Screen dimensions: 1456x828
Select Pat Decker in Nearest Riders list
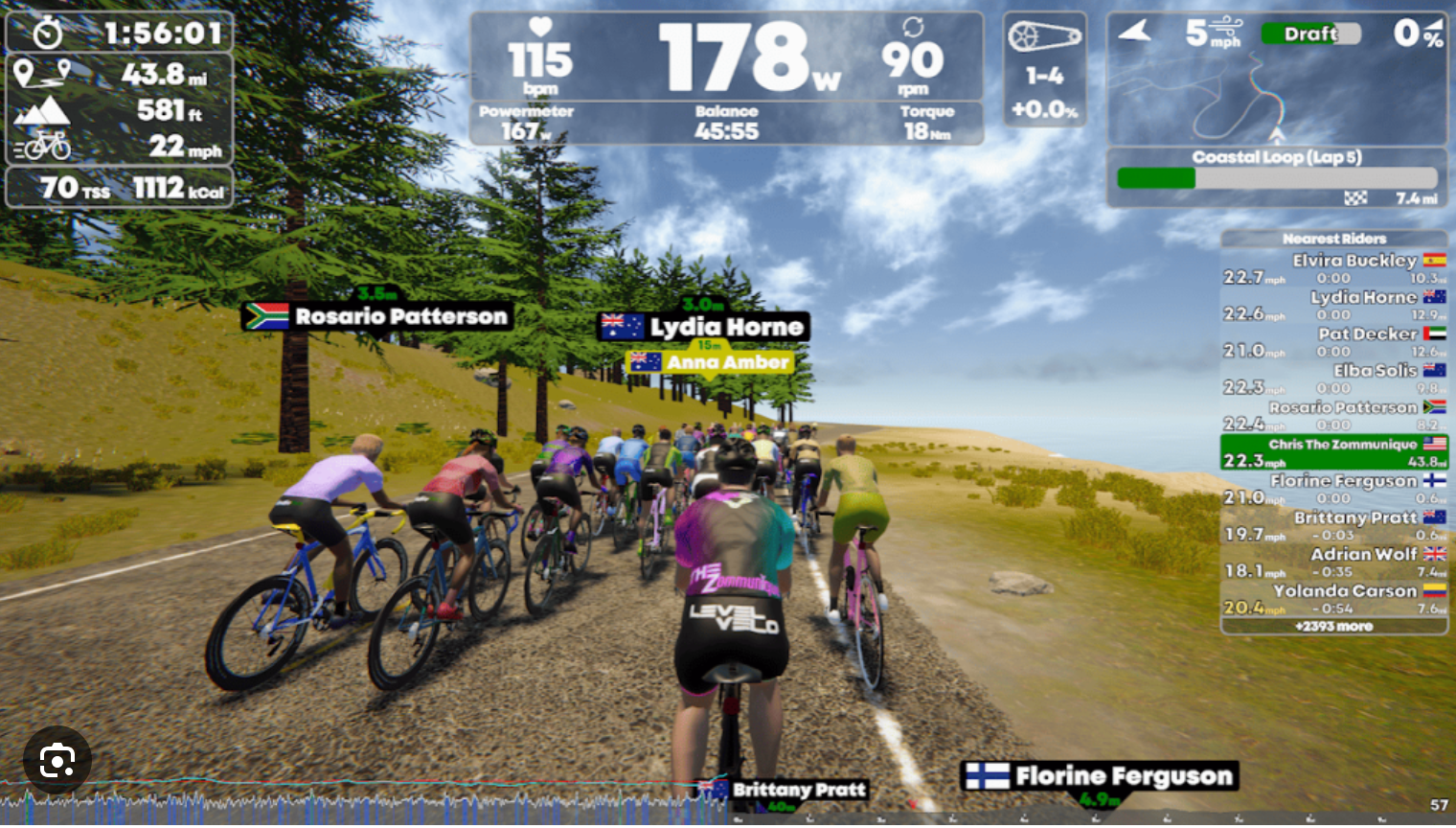click(x=1333, y=342)
